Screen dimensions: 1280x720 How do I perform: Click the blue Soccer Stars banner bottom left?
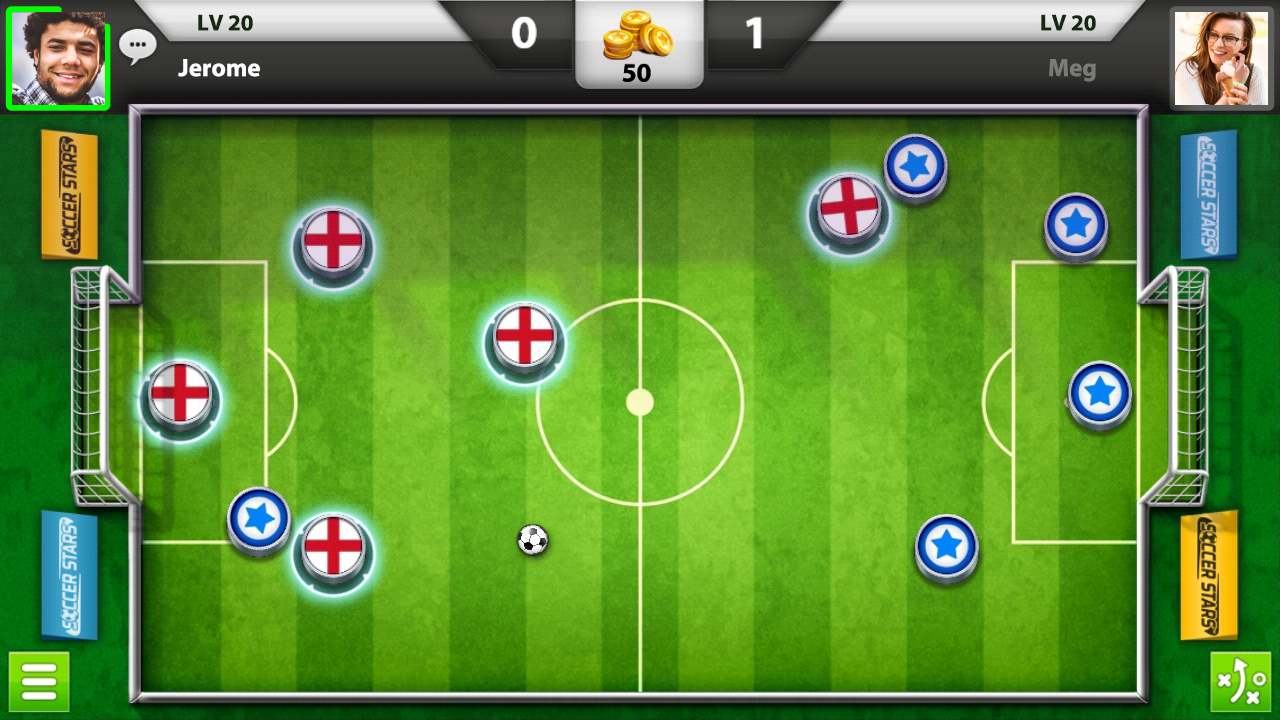(x=68, y=575)
